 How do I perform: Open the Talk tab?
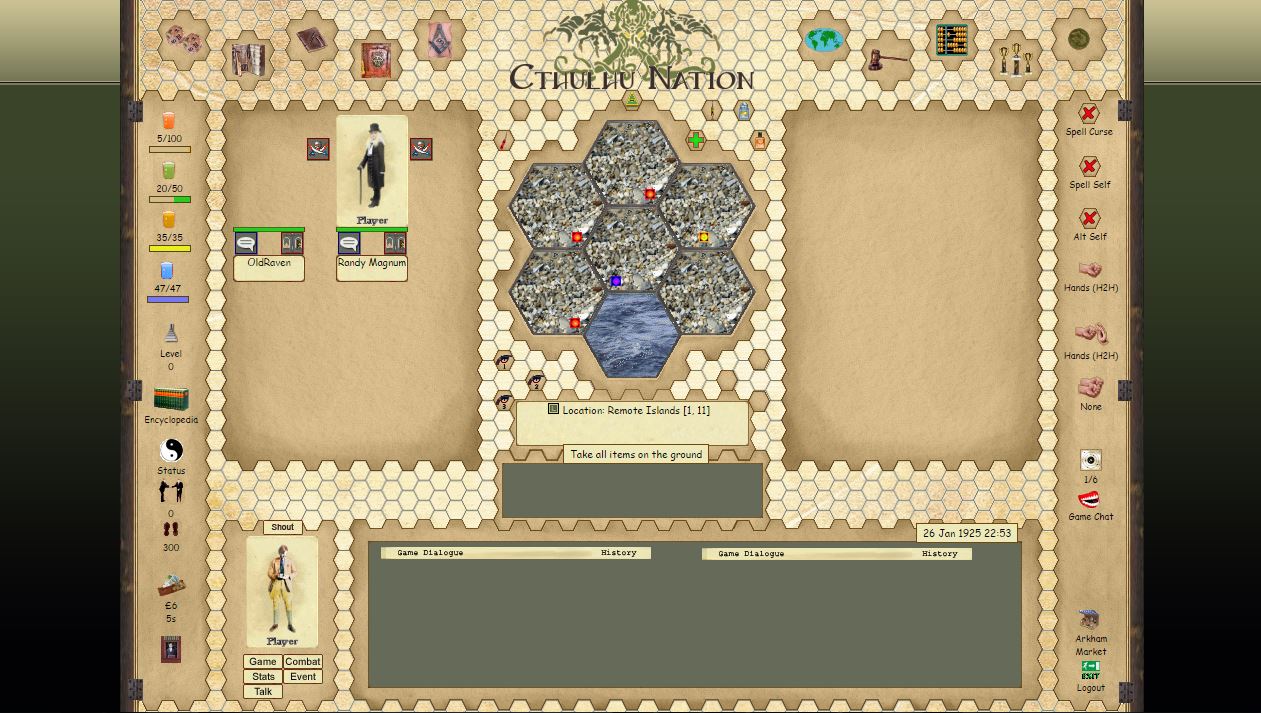263,692
